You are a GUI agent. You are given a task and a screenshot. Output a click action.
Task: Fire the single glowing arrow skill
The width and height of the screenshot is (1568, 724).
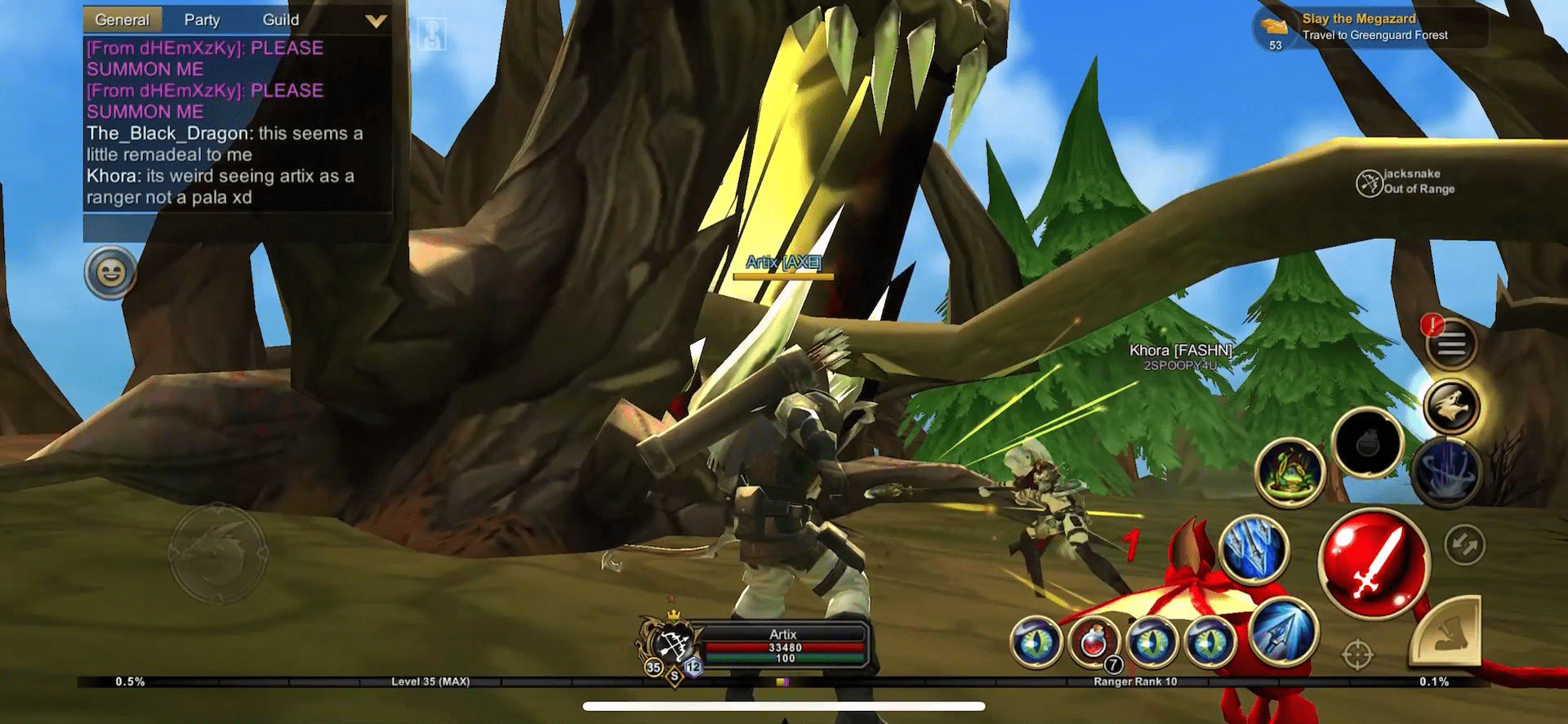click(1283, 632)
